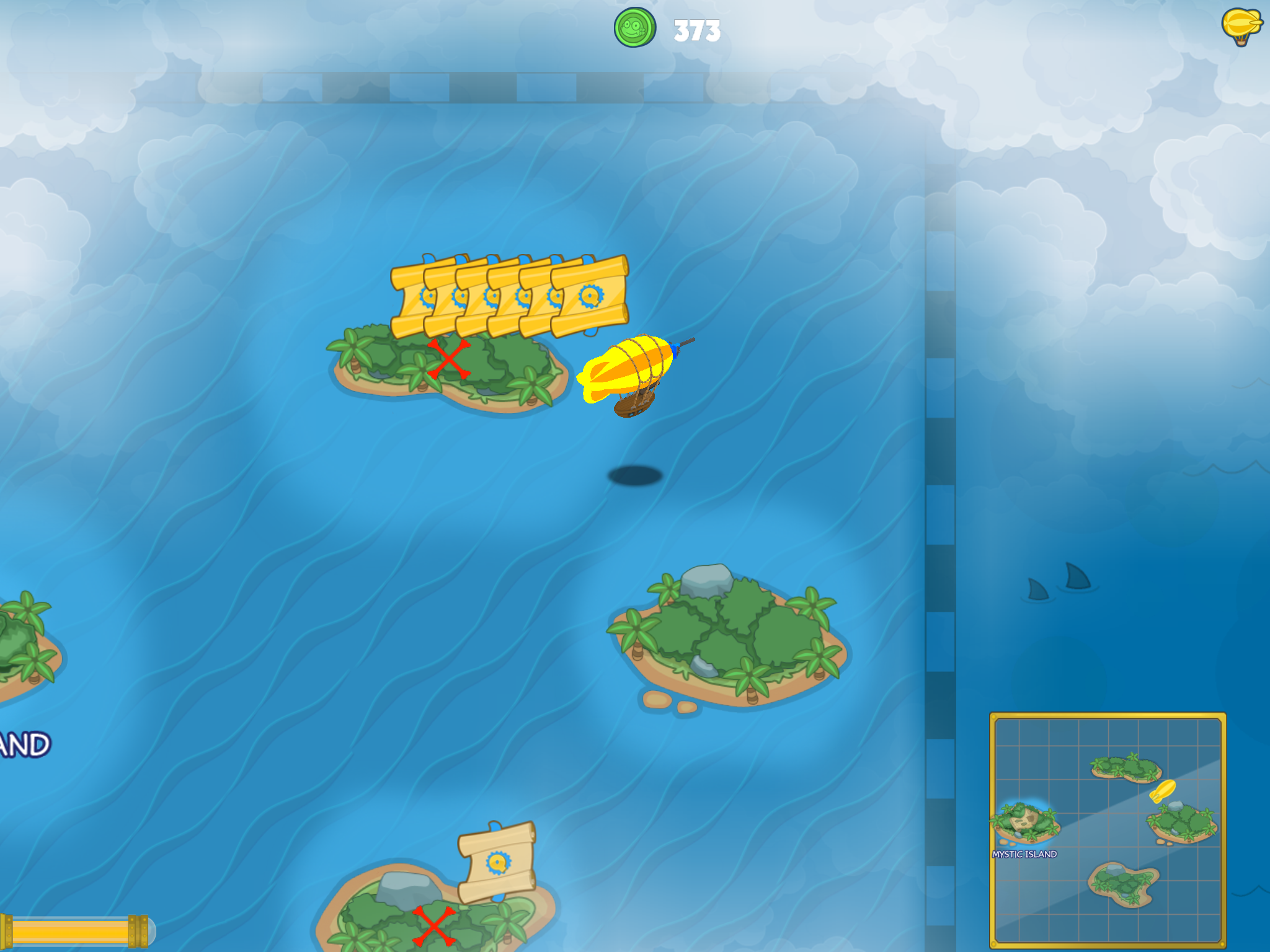1270x952 pixels.
Task: Click the yellow blimp icon in the corner
Action: 1241,26
